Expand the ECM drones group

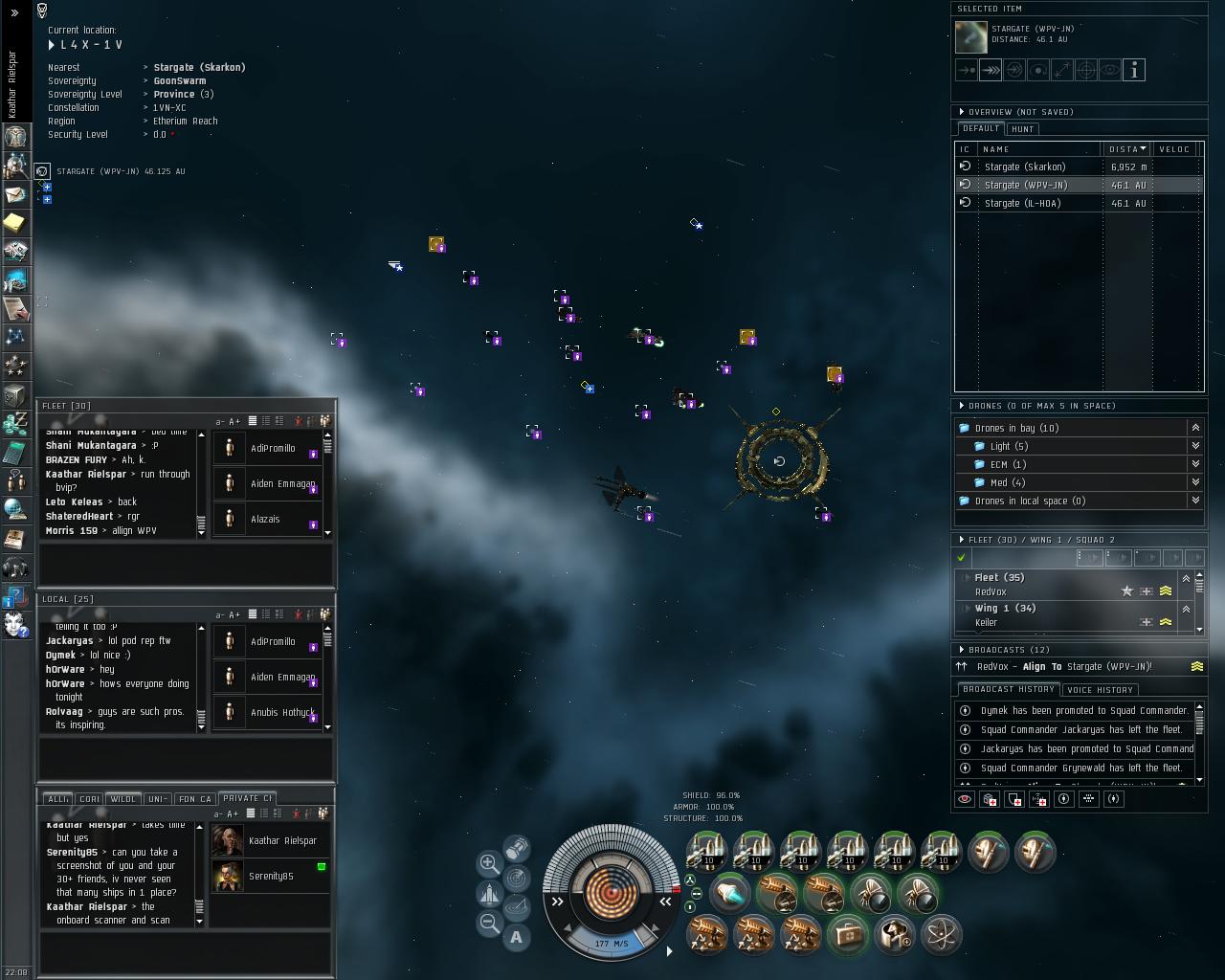coord(1195,464)
